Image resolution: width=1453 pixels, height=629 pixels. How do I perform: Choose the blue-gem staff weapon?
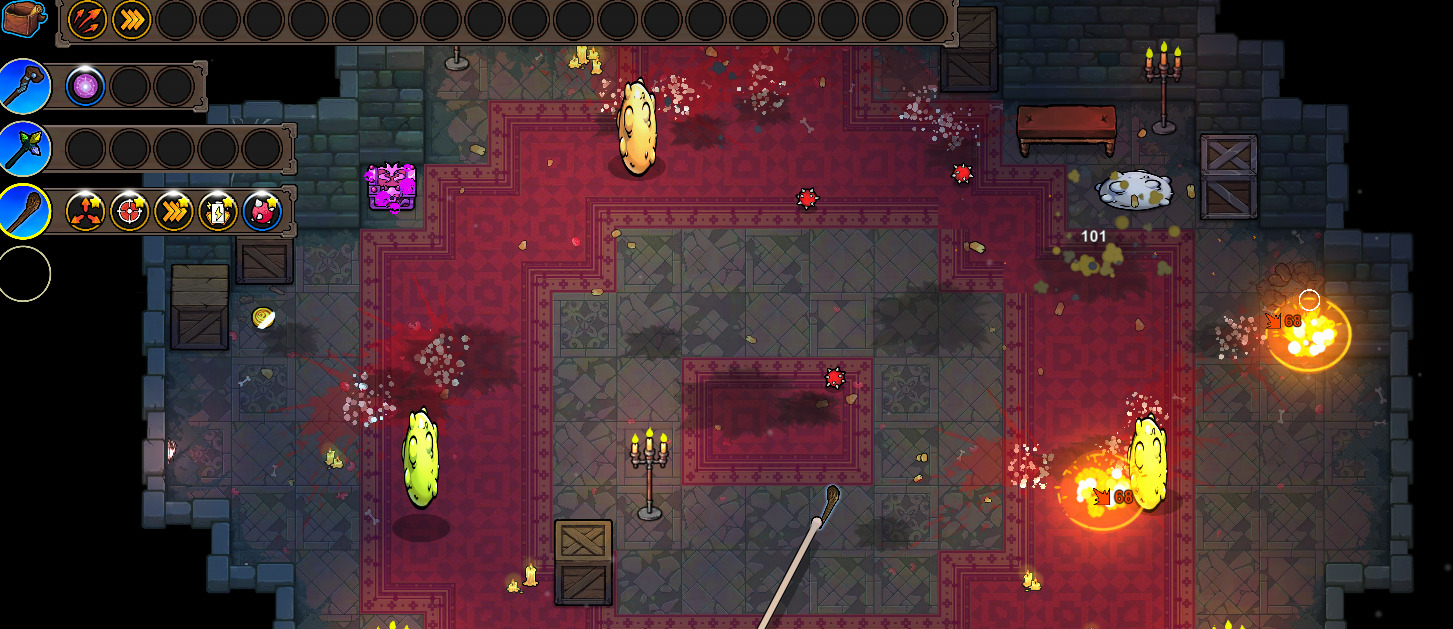[x=24, y=86]
